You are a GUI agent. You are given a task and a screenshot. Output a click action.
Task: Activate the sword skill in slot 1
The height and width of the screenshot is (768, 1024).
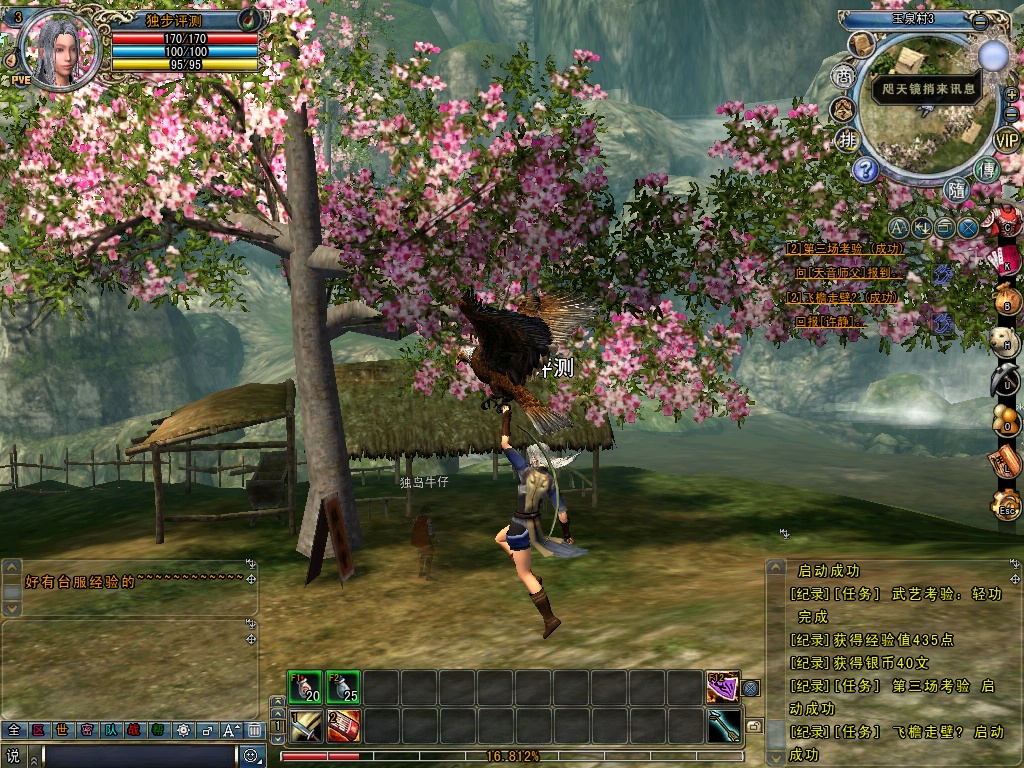point(306,726)
